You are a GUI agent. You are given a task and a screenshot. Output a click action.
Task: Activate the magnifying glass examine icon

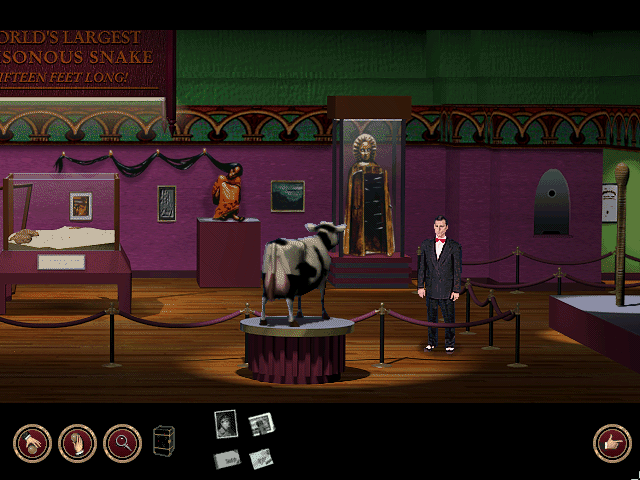[122, 443]
